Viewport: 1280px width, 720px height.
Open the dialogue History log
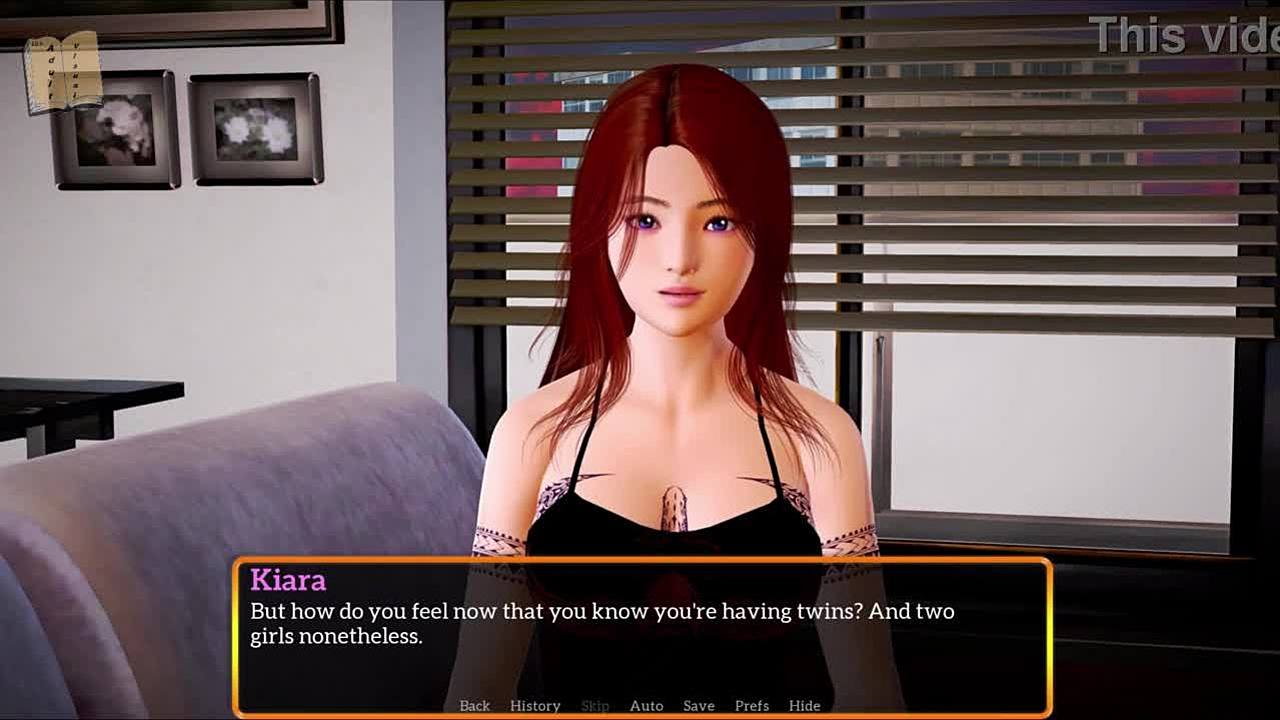pos(535,706)
